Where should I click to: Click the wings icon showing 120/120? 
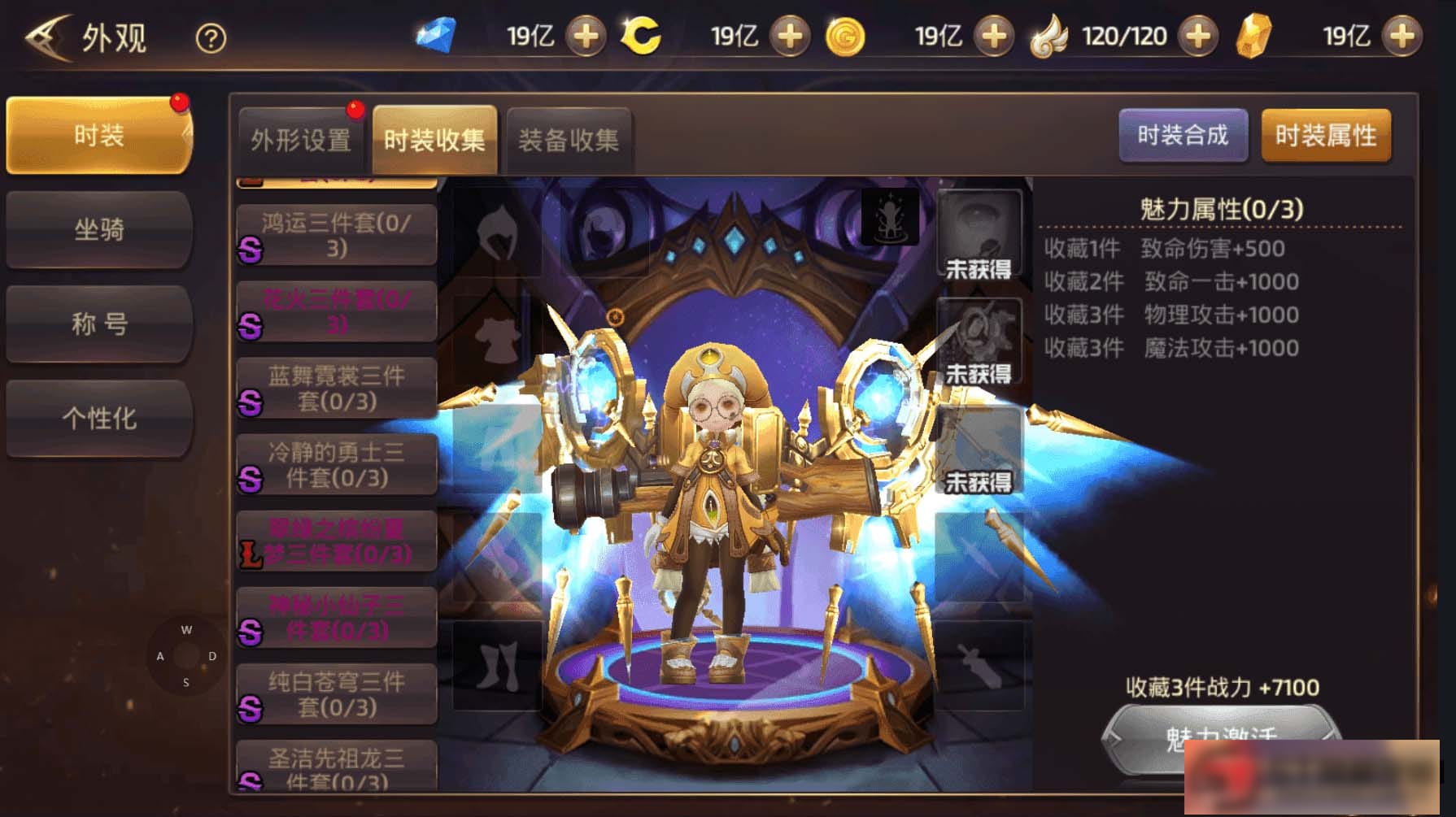[x=1053, y=35]
